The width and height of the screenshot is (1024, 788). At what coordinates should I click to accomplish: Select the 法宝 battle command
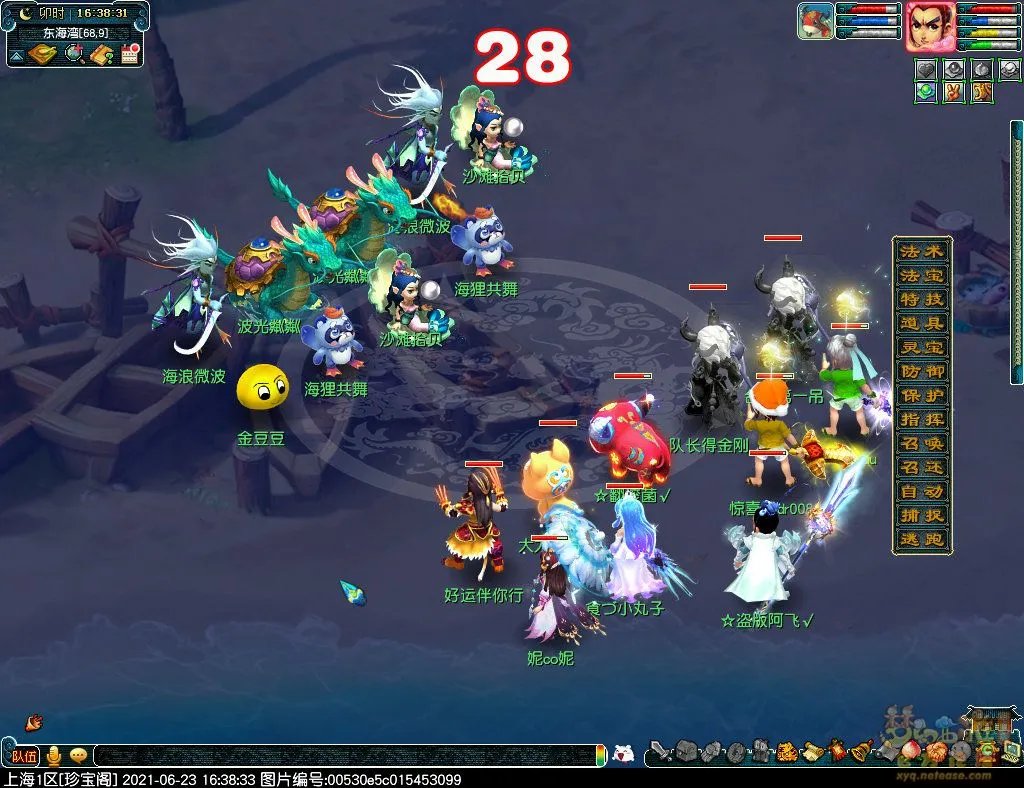tap(921, 275)
